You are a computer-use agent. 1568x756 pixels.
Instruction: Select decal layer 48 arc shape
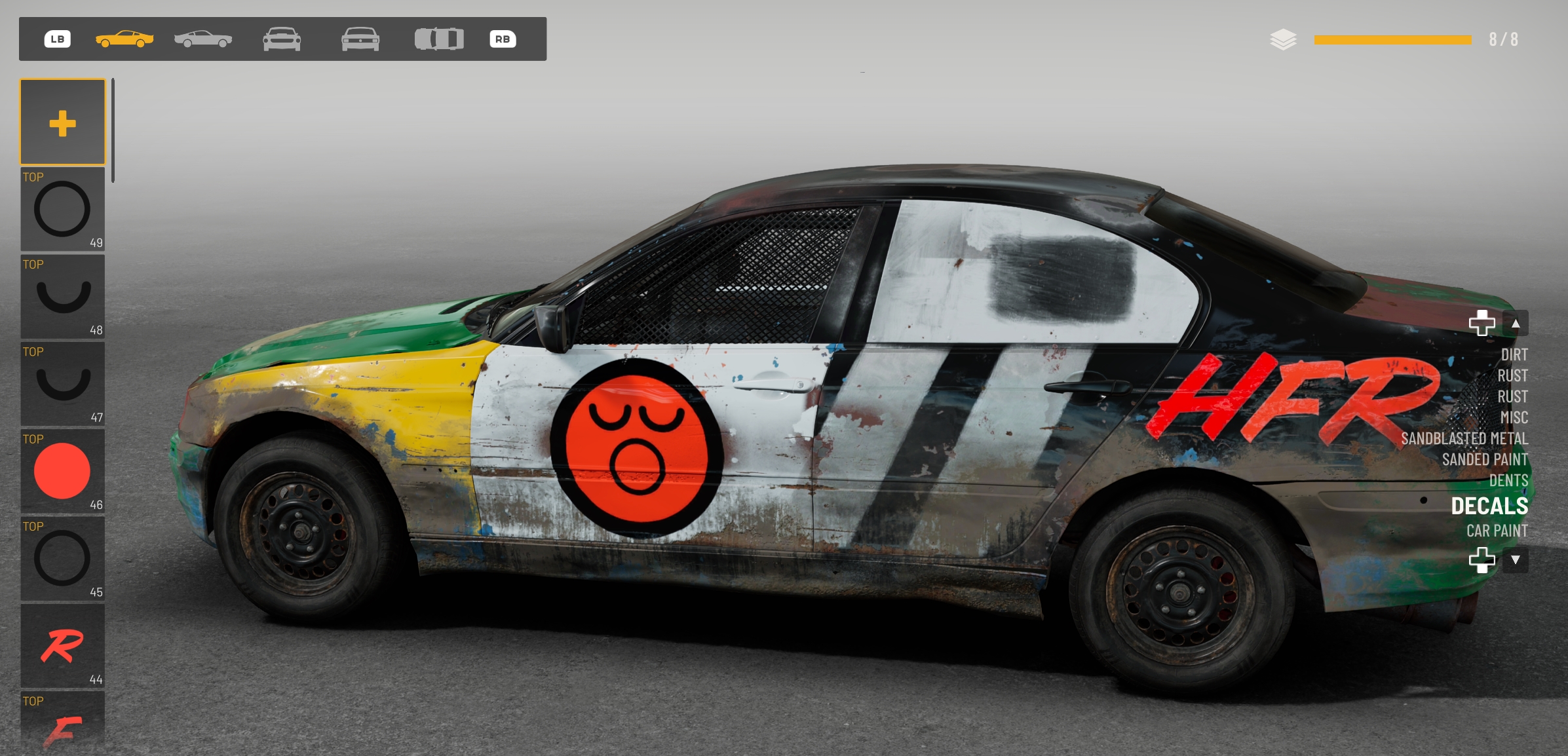[x=62, y=297]
